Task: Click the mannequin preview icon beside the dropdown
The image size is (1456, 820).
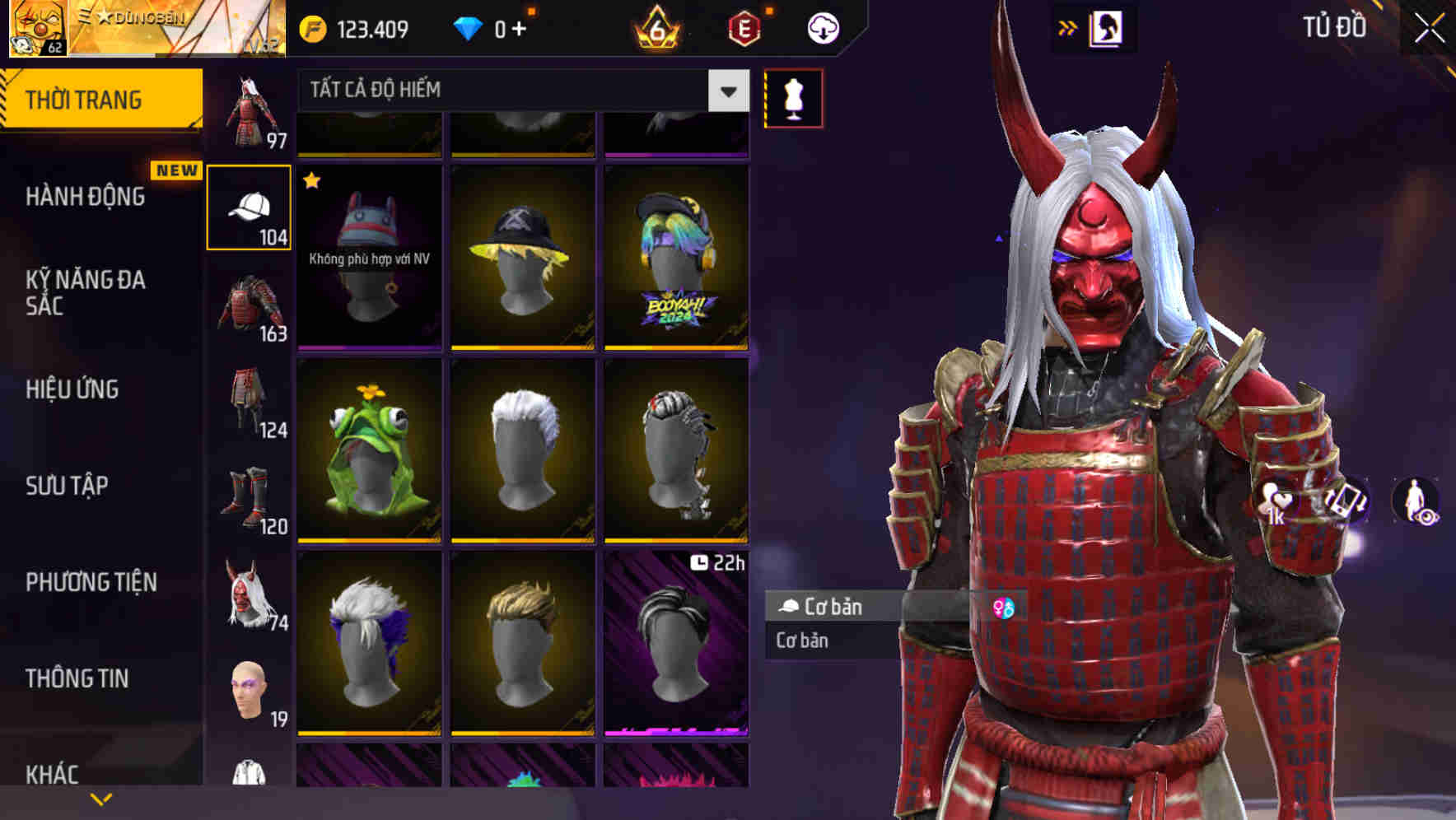Action: (793, 96)
